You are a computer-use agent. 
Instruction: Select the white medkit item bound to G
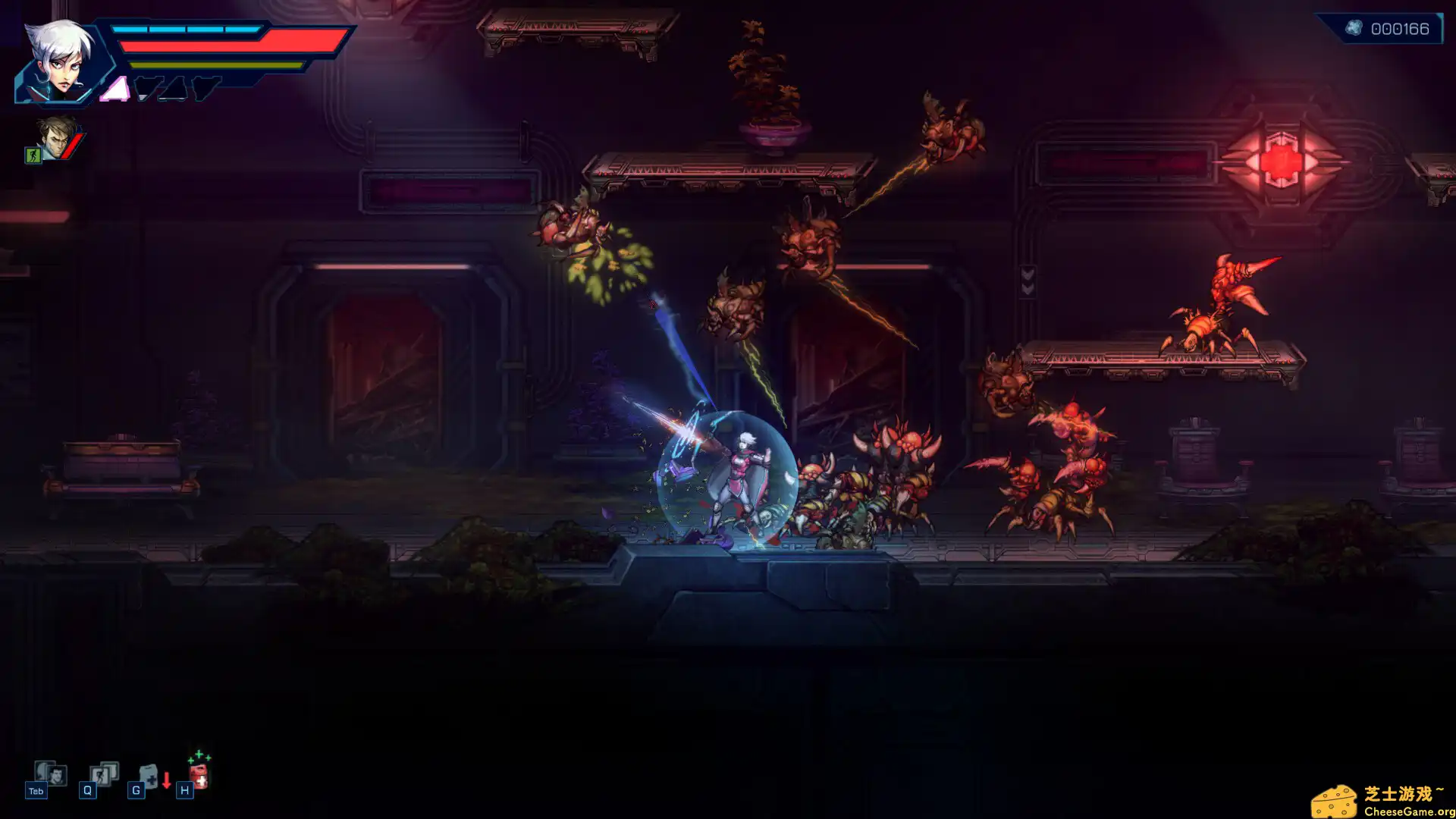point(148,777)
